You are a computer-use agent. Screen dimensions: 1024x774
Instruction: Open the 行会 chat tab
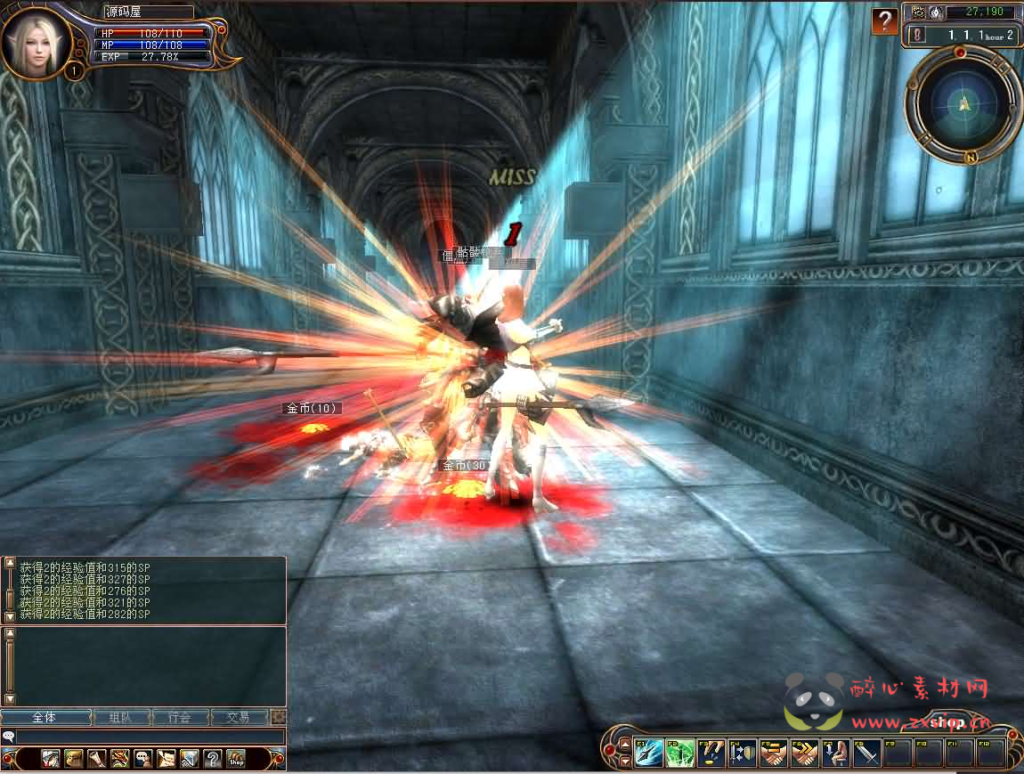point(180,717)
